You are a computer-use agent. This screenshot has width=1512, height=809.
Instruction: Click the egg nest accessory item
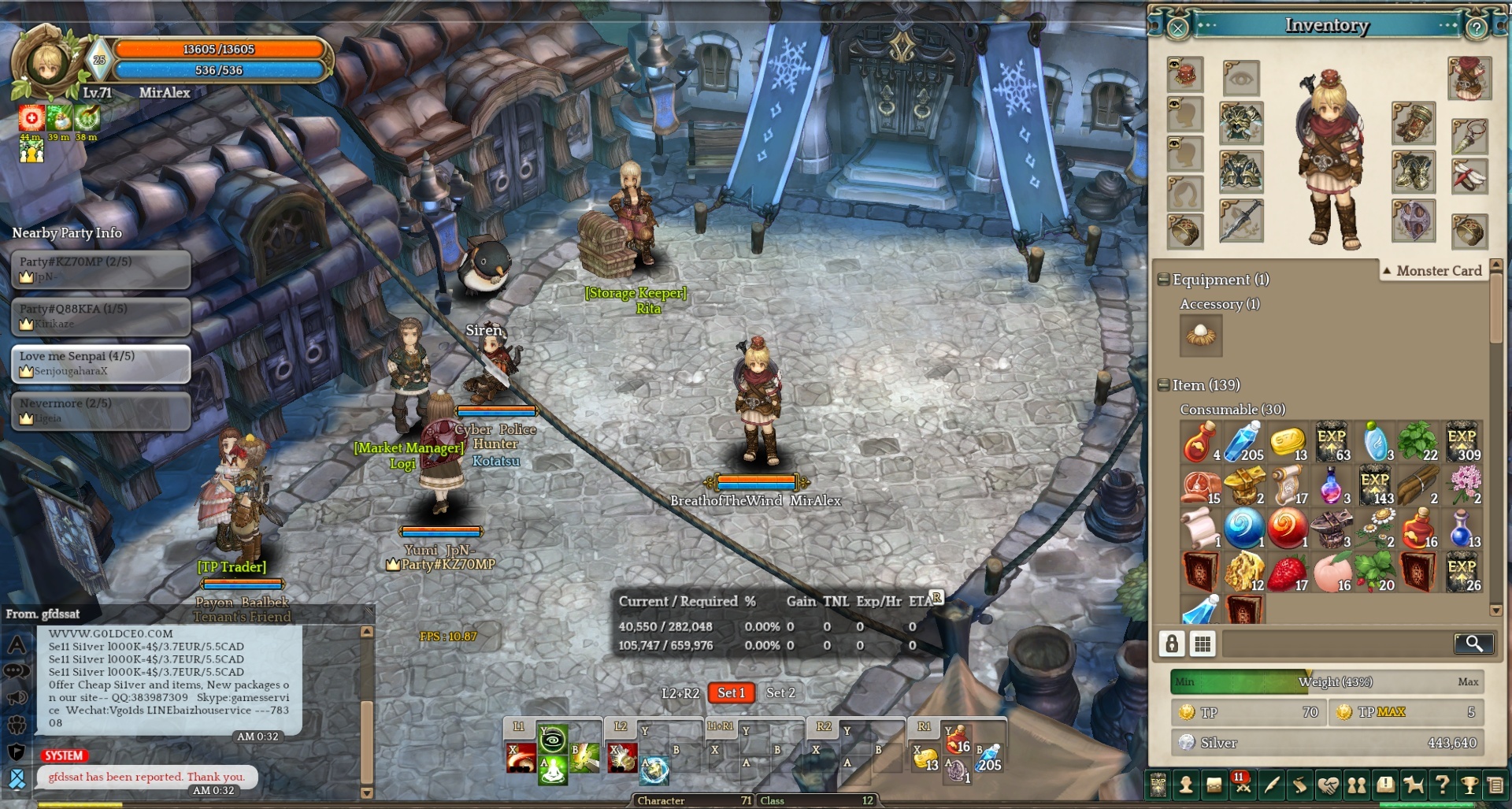point(1201,336)
